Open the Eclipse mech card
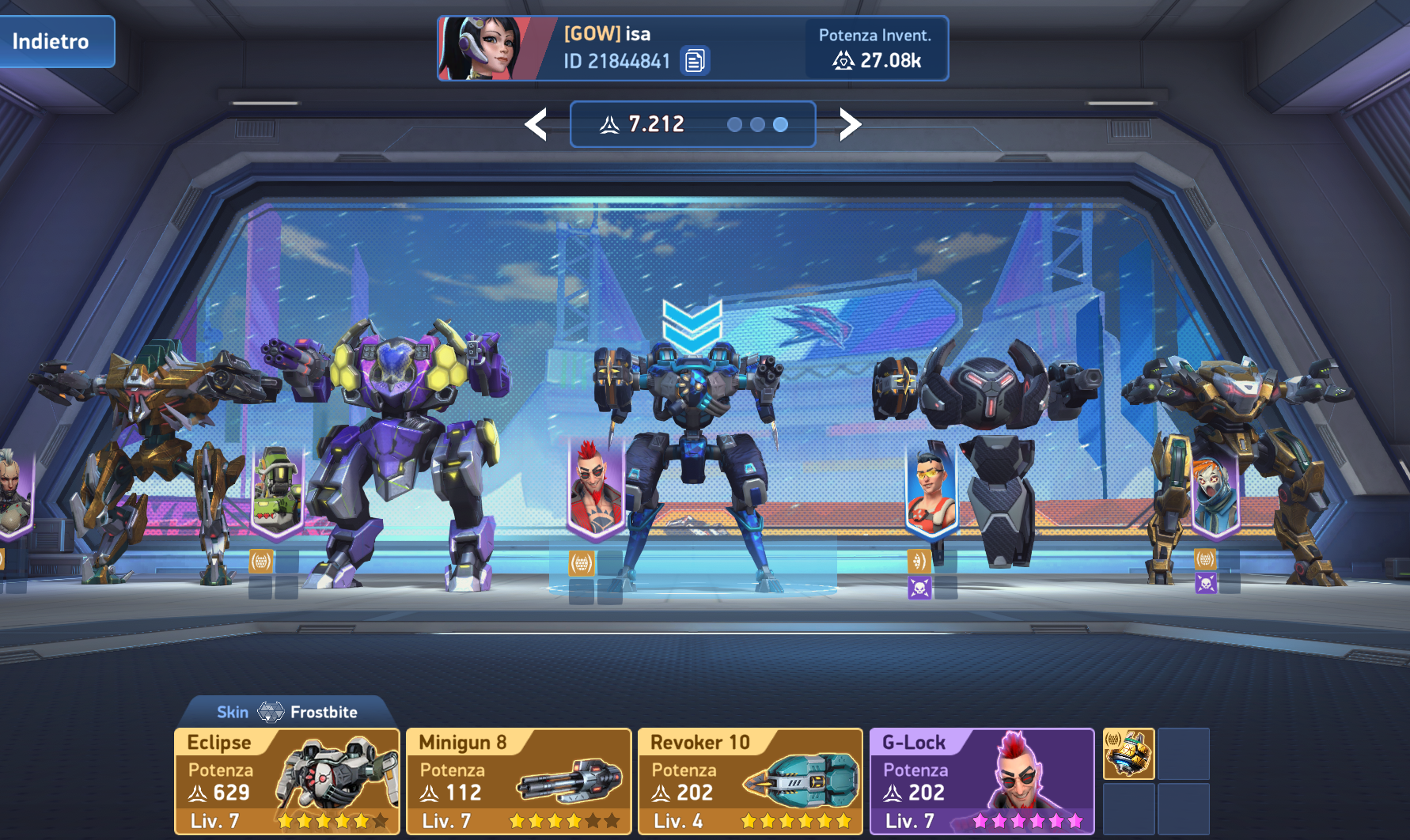1410x840 pixels. [286, 781]
